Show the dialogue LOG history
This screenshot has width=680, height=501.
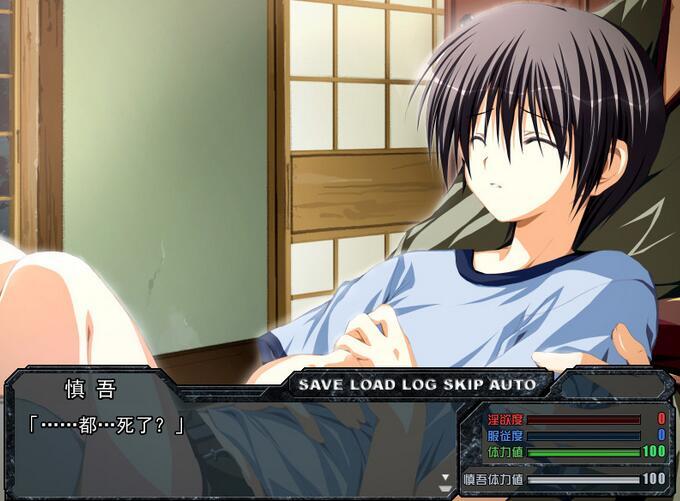(420, 384)
